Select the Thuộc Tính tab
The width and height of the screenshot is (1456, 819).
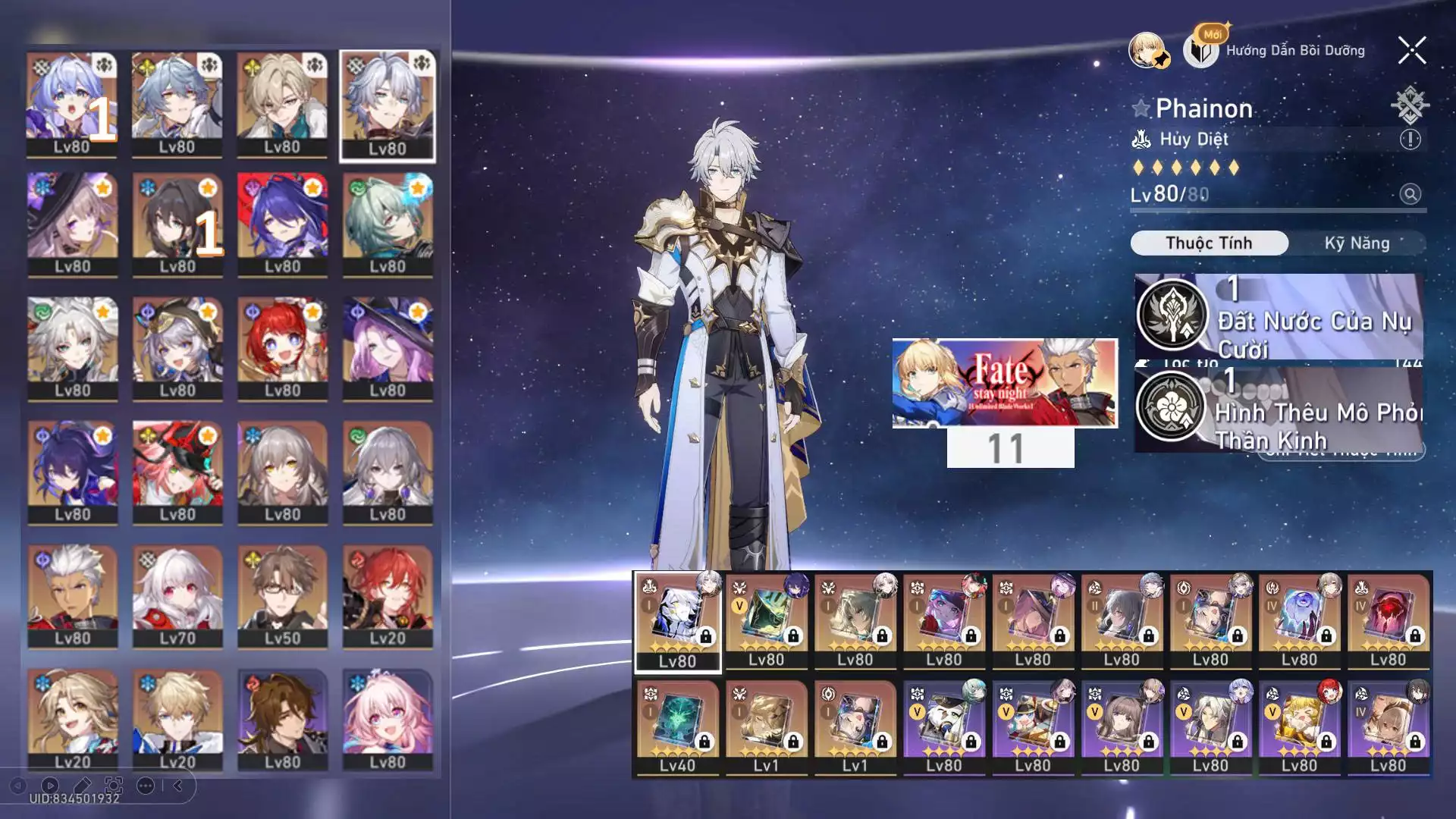coord(1209,243)
